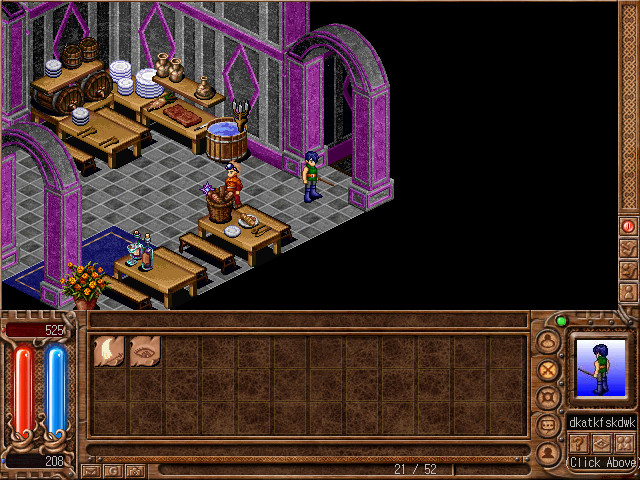Open the round speech bubble chat button
This screenshot has width=640, height=480.
pyautogui.click(x=547, y=425)
